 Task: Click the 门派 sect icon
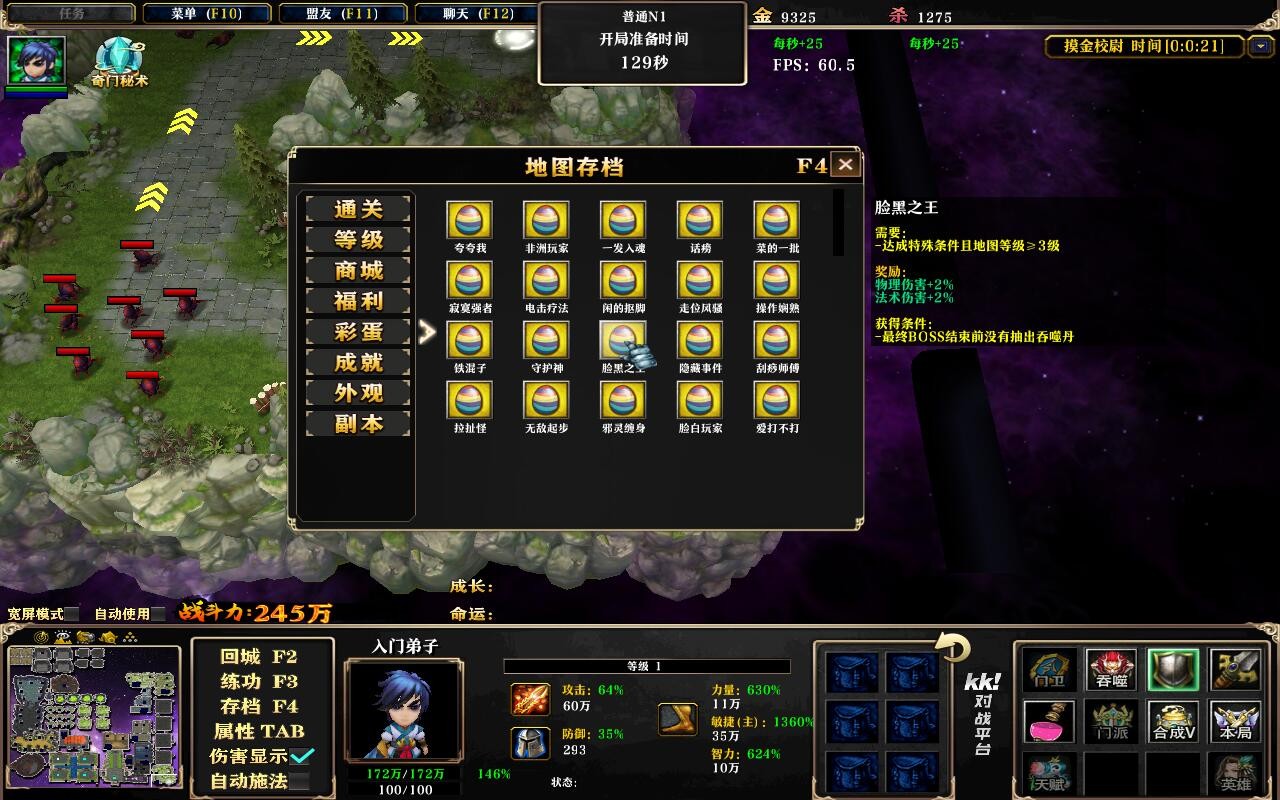[1111, 721]
